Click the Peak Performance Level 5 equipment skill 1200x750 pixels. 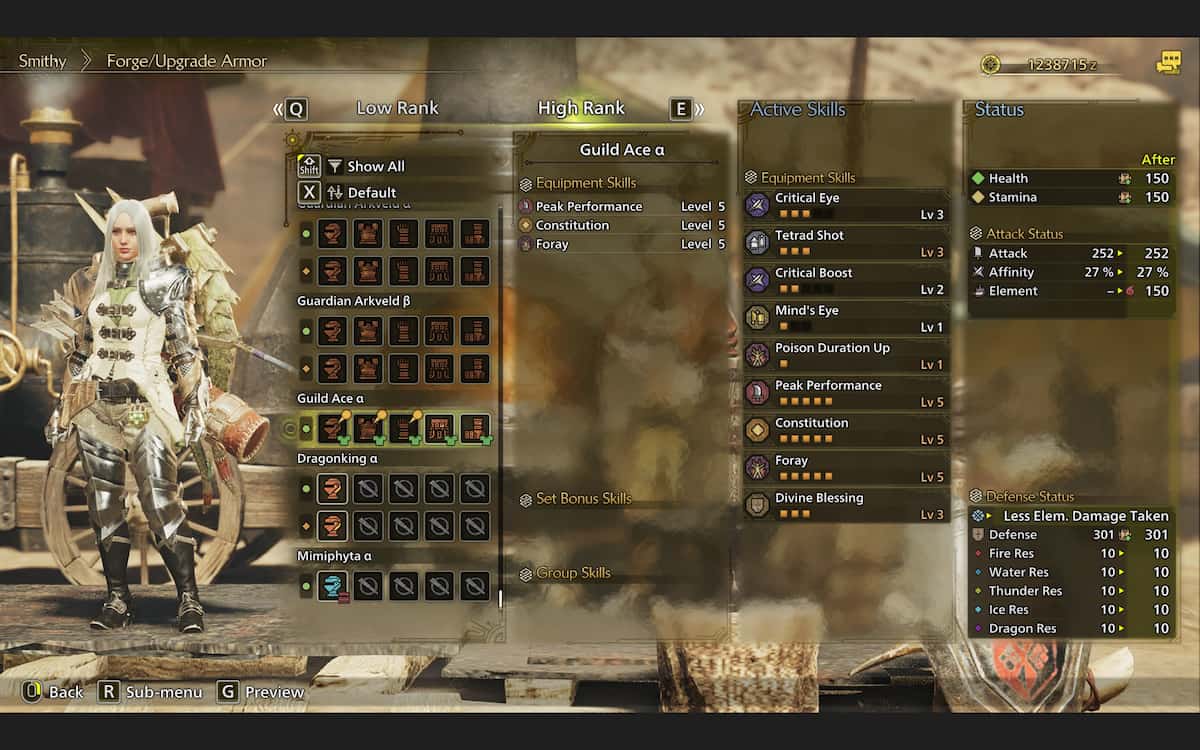tap(622, 206)
